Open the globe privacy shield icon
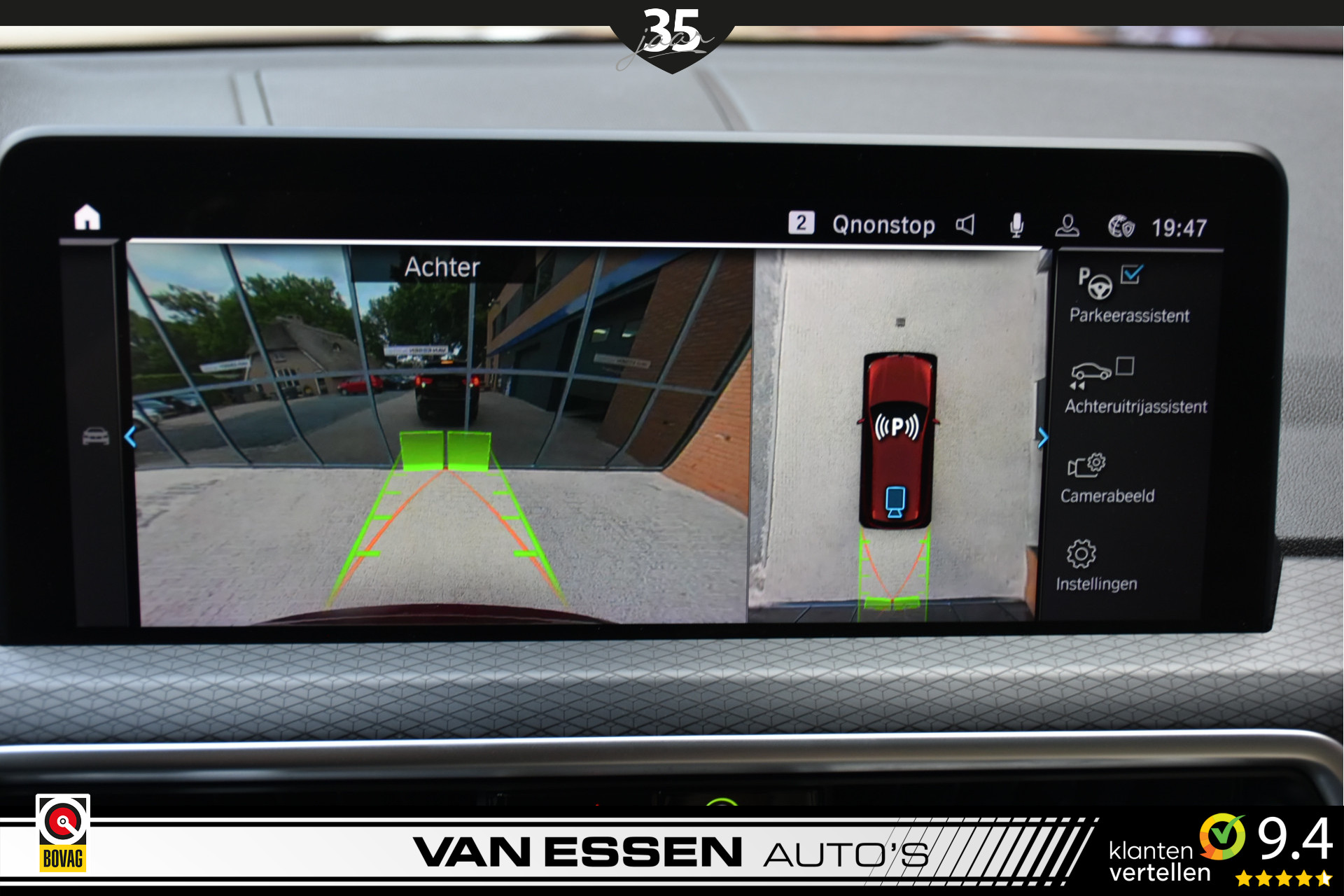The height and width of the screenshot is (896, 1344). [x=1121, y=227]
